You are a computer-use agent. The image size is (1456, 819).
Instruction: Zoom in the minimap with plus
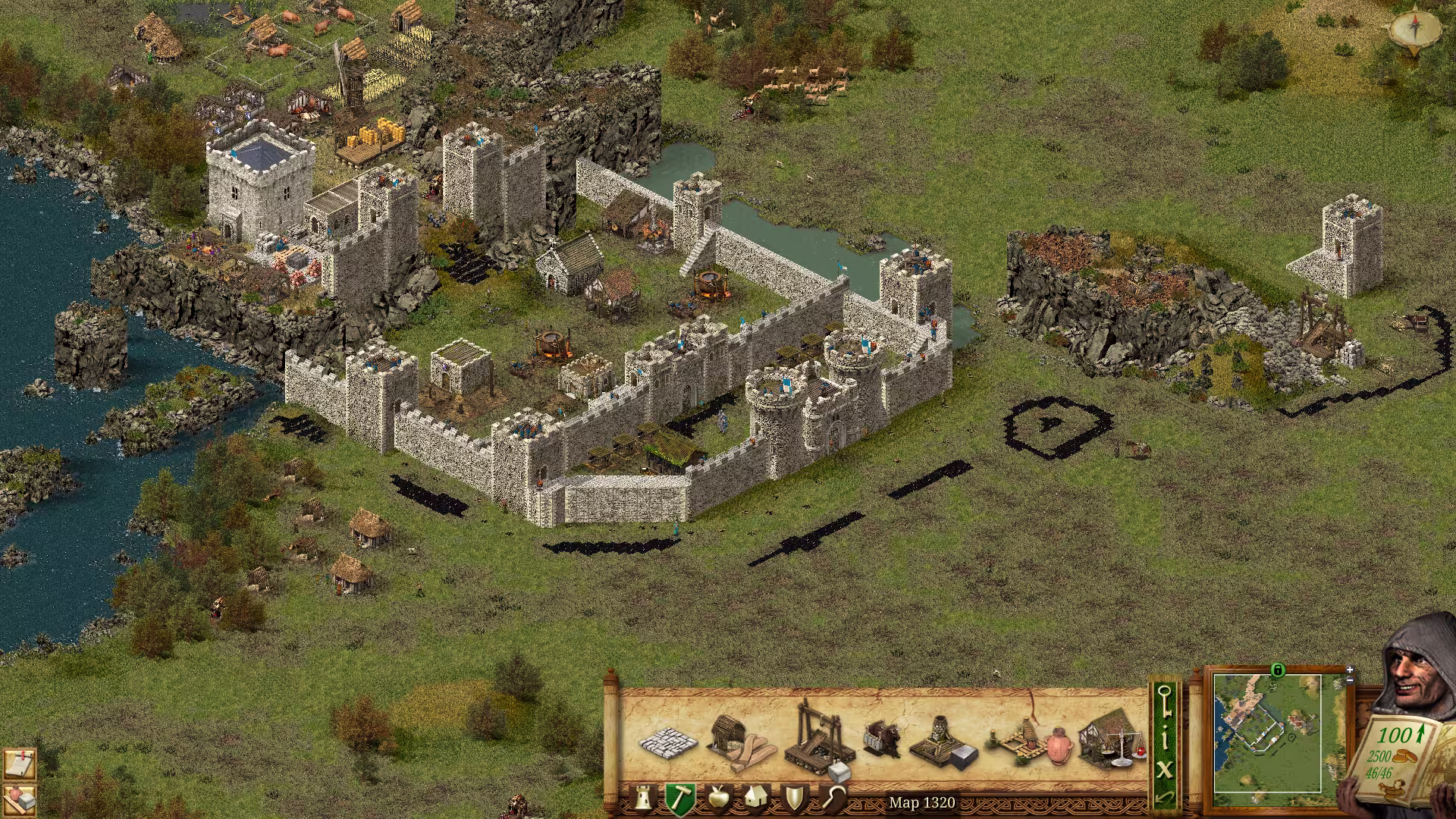coord(1350,670)
